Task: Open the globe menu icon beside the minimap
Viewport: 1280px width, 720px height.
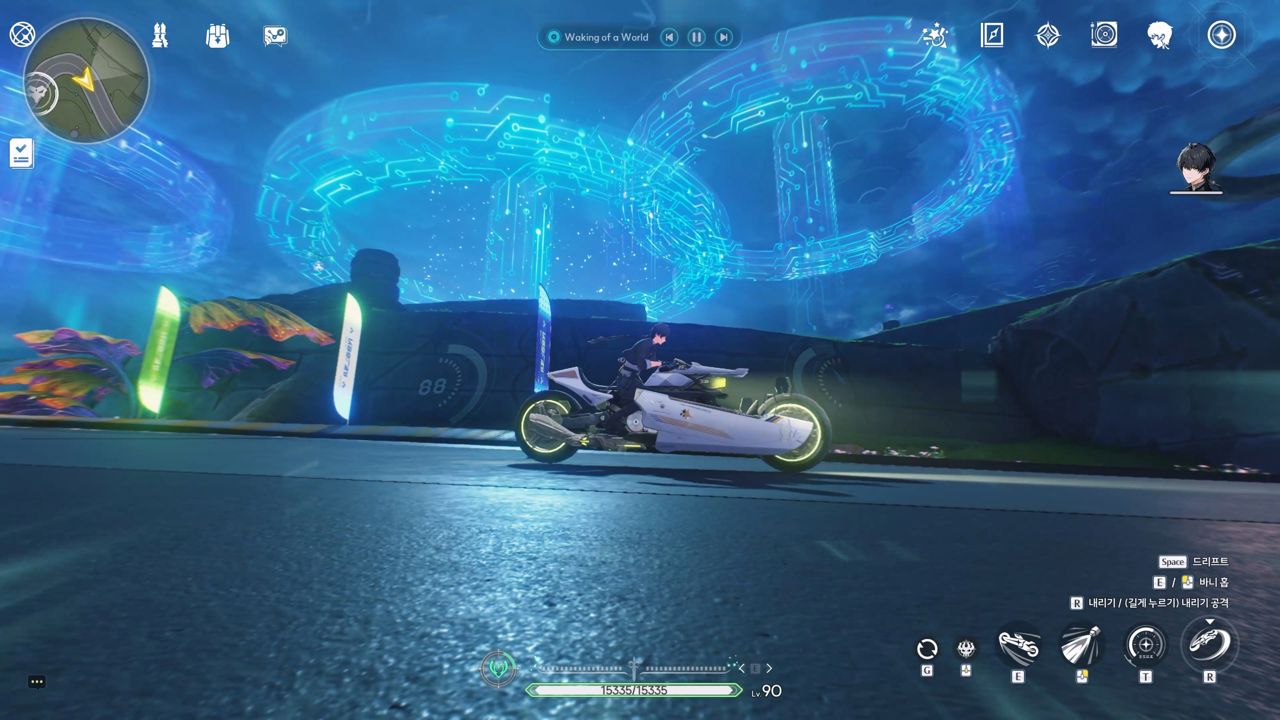Action: point(22,35)
